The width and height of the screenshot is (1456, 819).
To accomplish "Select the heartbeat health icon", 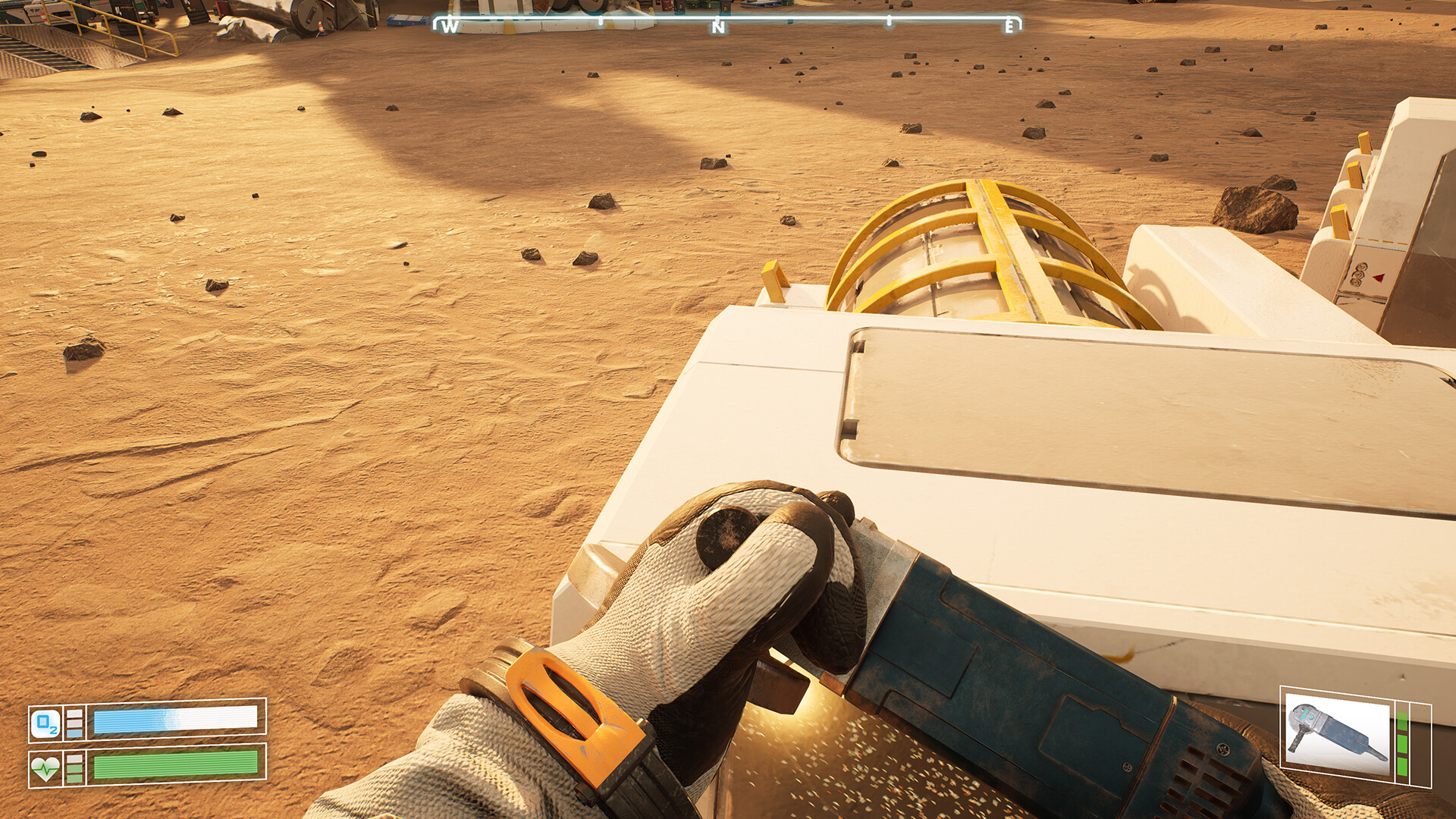I will point(45,769).
